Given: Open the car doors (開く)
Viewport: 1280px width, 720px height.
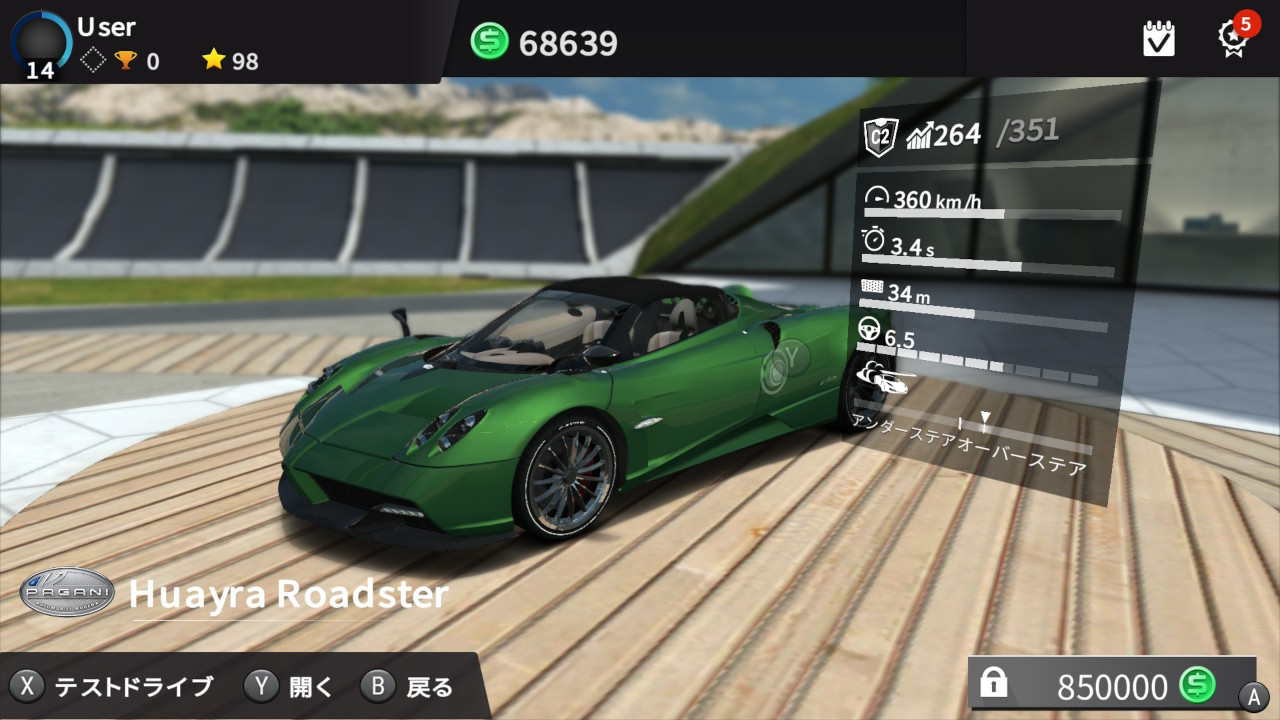Looking at the screenshot, I should [x=290, y=687].
